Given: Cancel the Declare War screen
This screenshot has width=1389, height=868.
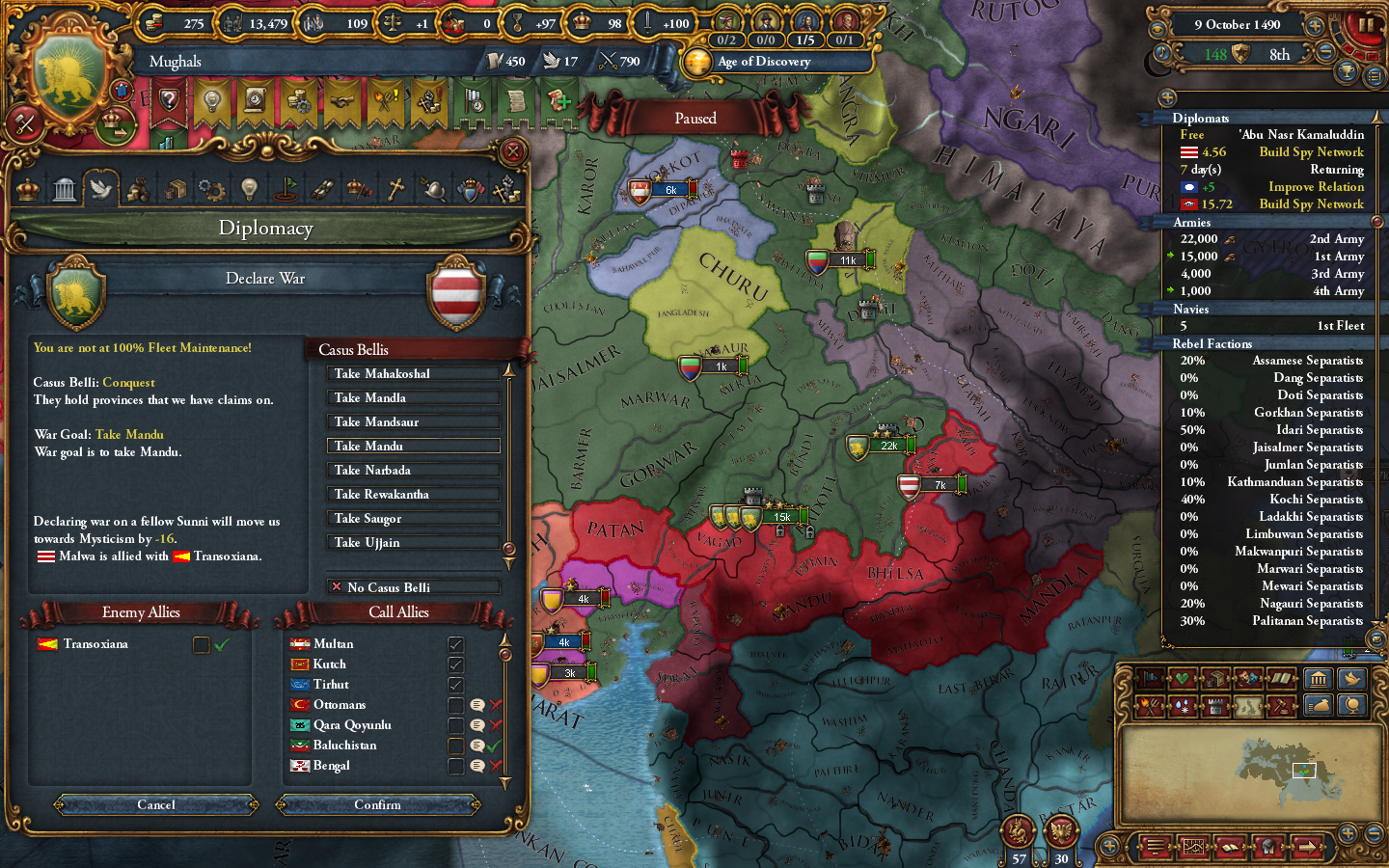Looking at the screenshot, I should tap(154, 805).
